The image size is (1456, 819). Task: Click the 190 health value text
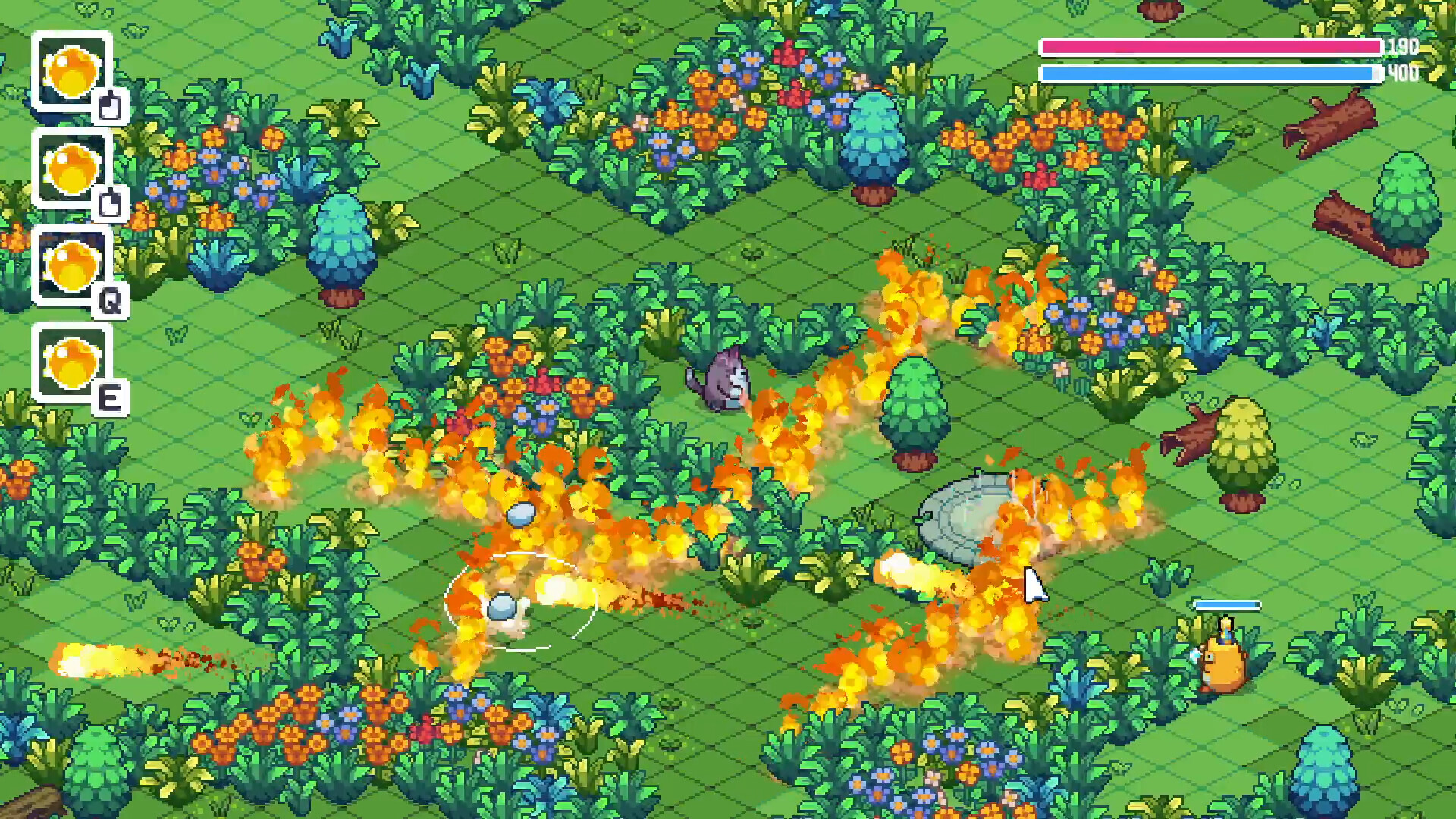pyautogui.click(x=1401, y=47)
